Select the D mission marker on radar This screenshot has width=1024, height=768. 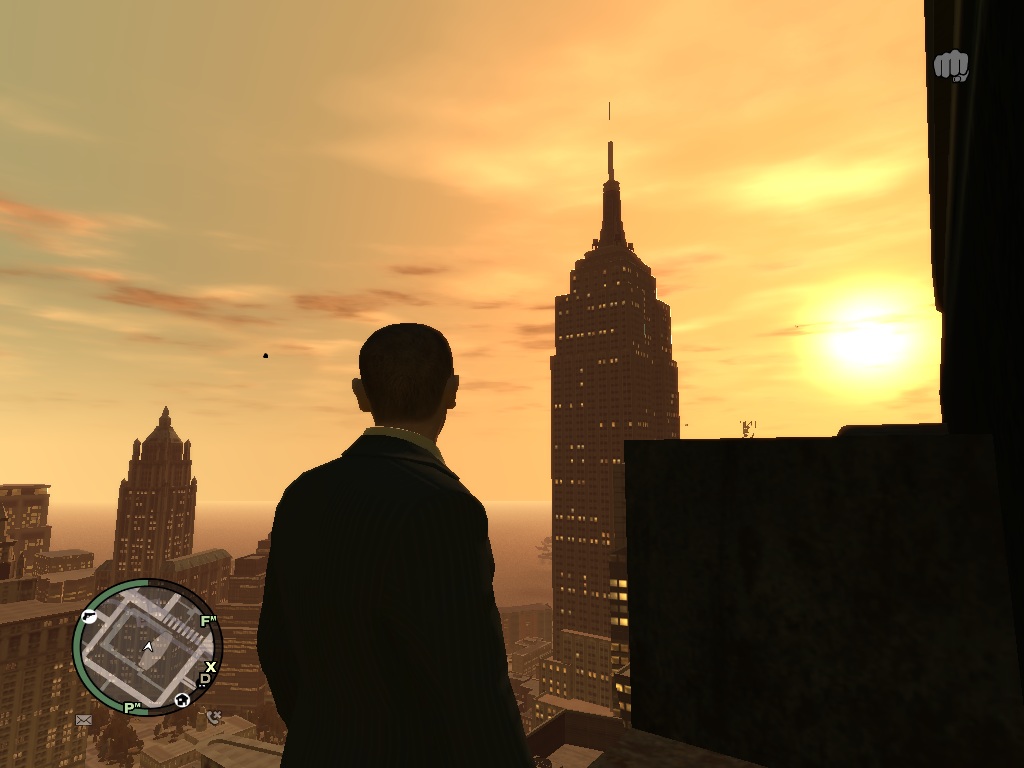pos(205,680)
